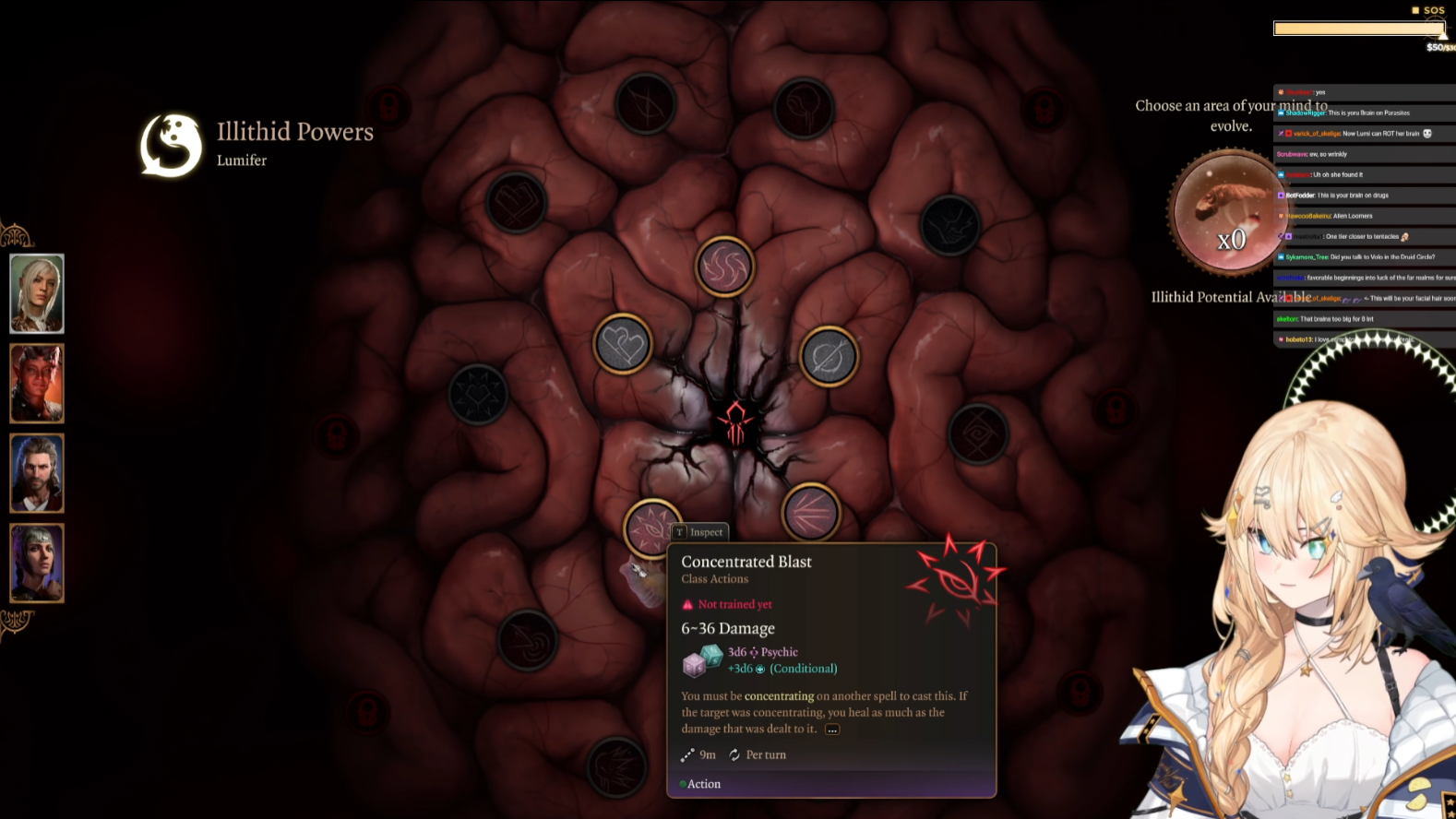Select the two overlapping hearts power node
Image resolution: width=1456 pixels, height=819 pixels.
tap(623, 344)
